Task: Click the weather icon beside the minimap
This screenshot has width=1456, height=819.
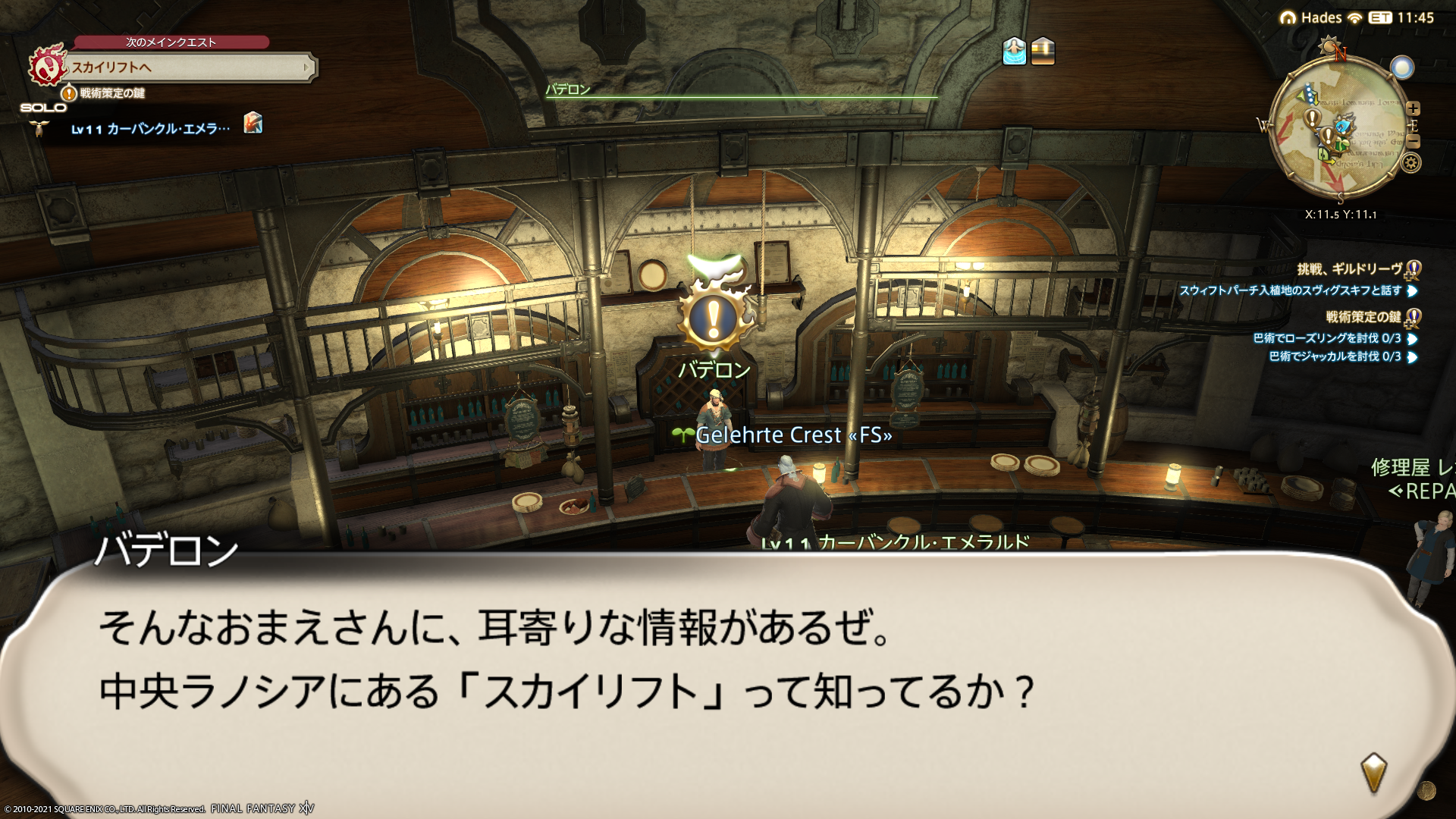Action: pos(1402,68)
